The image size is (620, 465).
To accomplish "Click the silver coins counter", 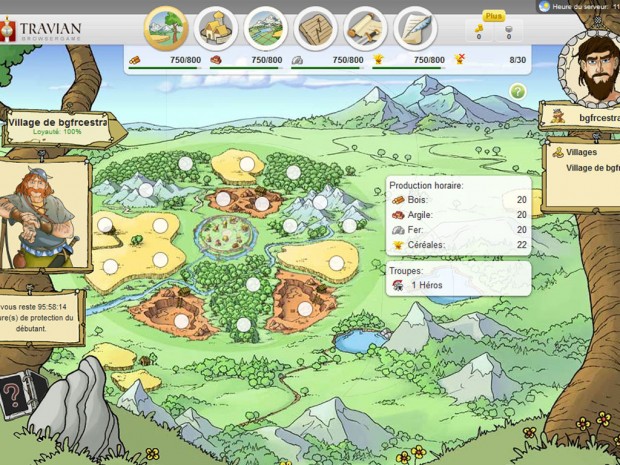I will [508, 32].
